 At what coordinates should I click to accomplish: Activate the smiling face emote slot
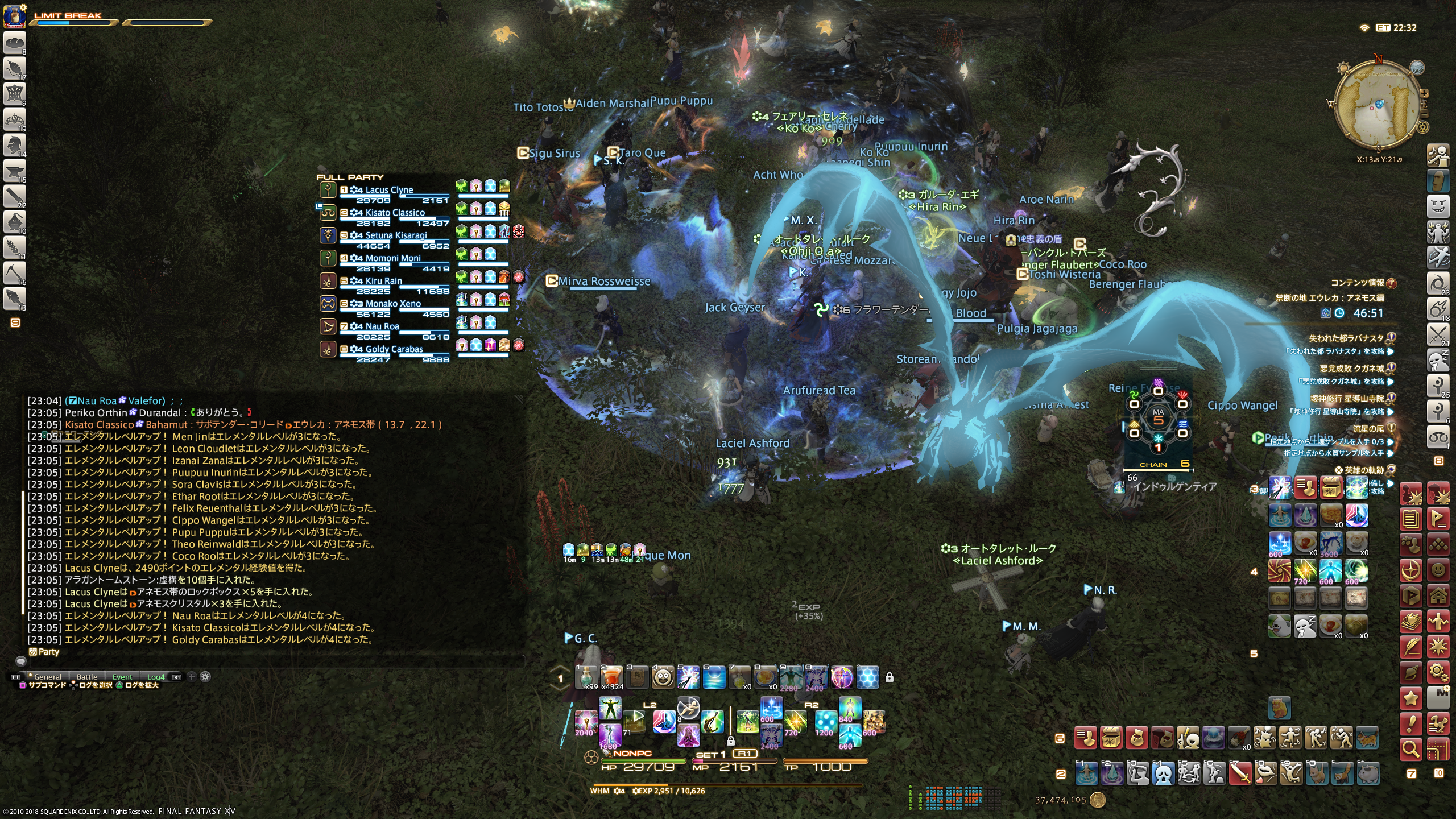coord(663,677)
